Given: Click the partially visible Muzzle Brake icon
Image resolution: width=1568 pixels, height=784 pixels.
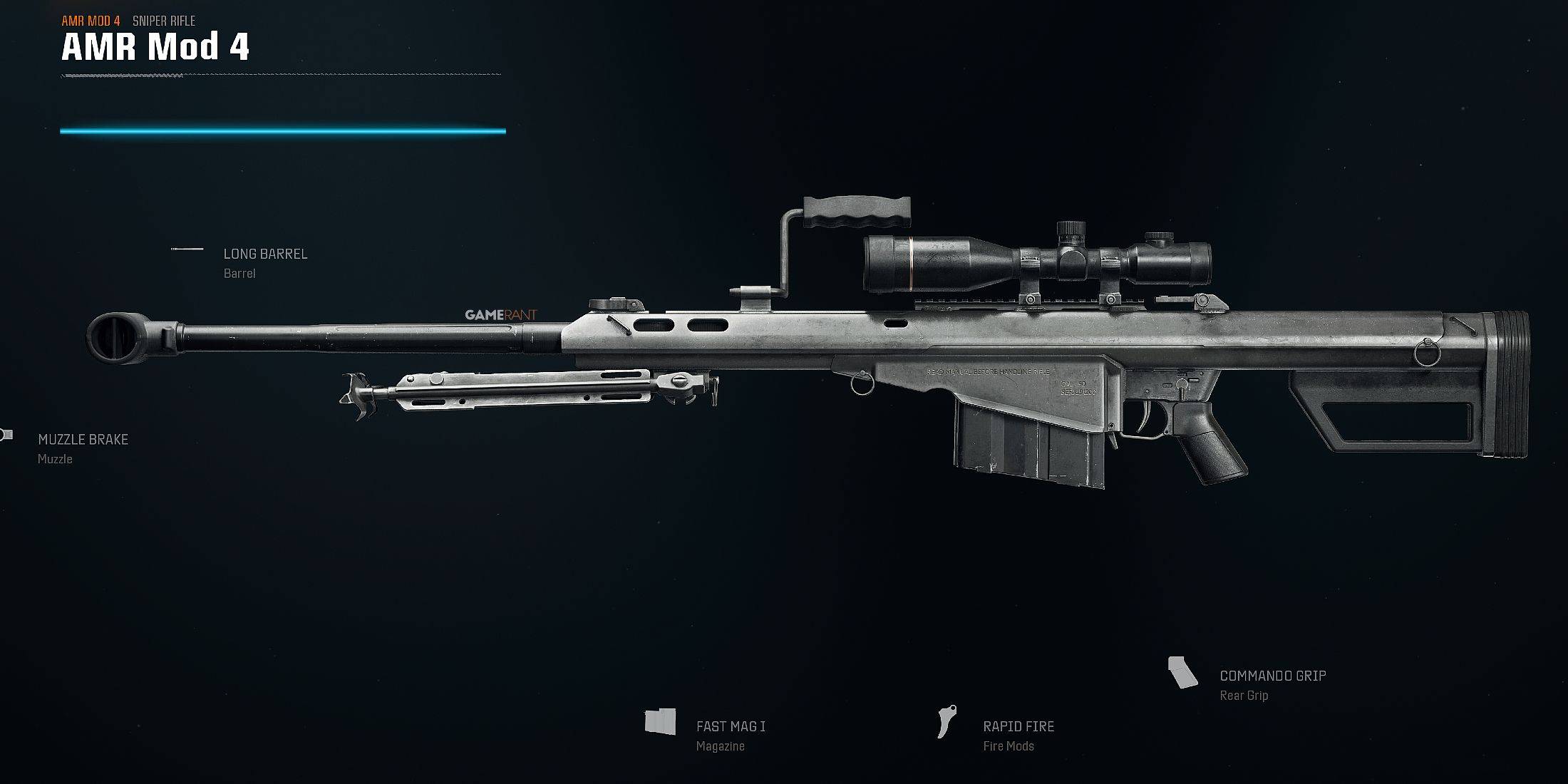Looking at the screenshot, I should click(x=6, y=433).
